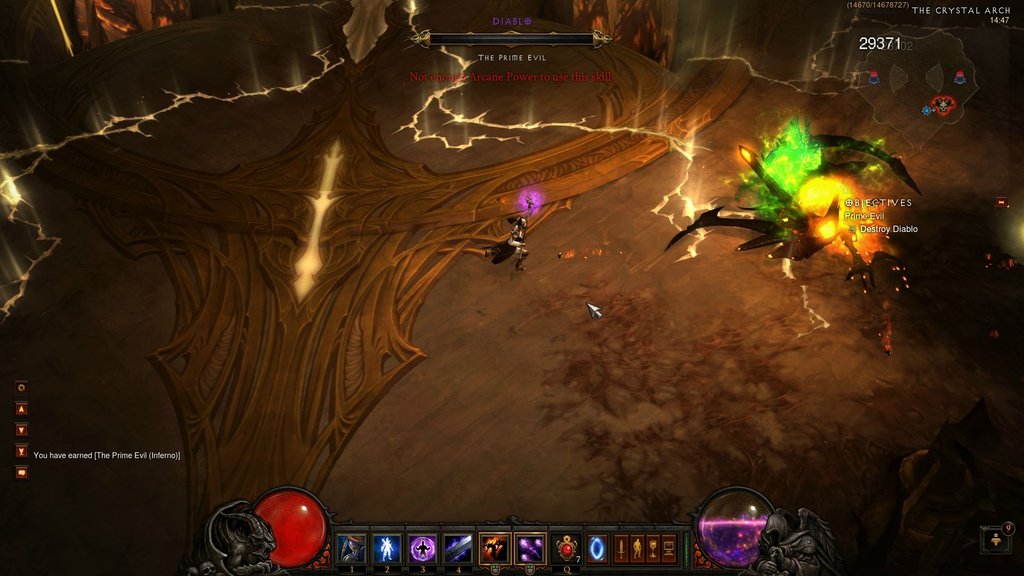Open the game menu monitor button
Image resolution: width=1024 pixels, height=576 pixels.
pos(669,548)
